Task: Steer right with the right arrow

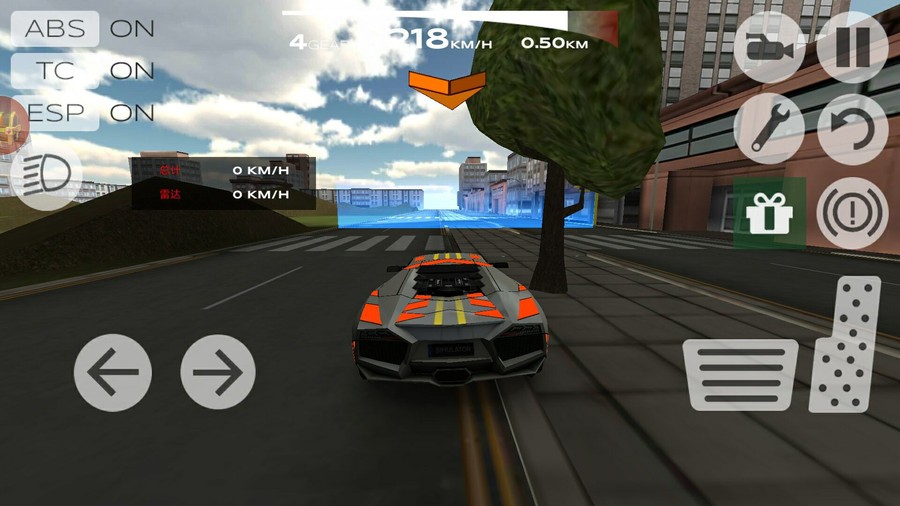Action: [218, 373]
